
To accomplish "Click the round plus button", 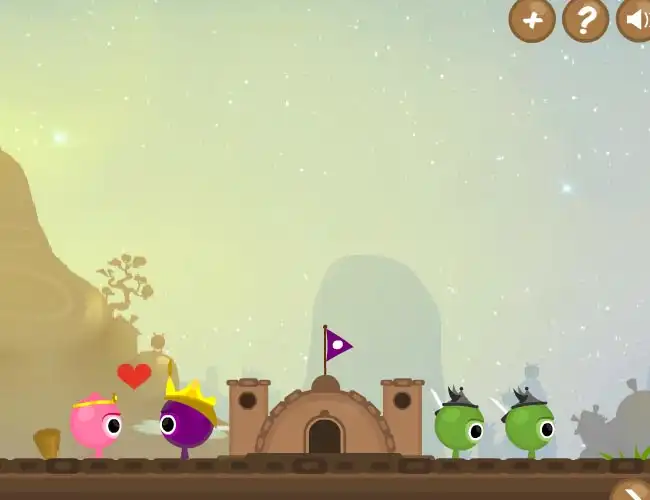I will click(532, 19).
